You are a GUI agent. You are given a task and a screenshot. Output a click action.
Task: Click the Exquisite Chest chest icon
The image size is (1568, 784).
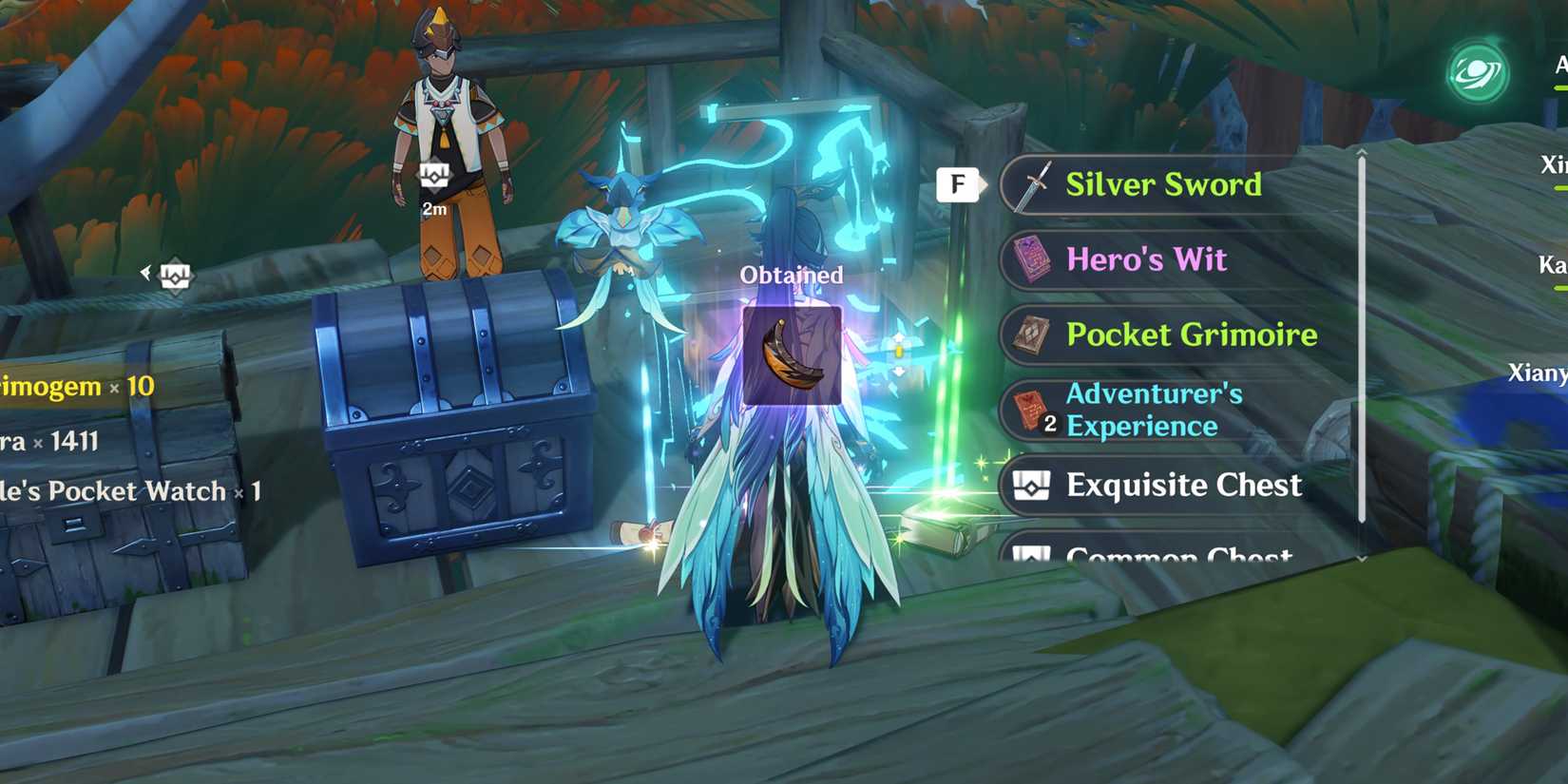1035,486
